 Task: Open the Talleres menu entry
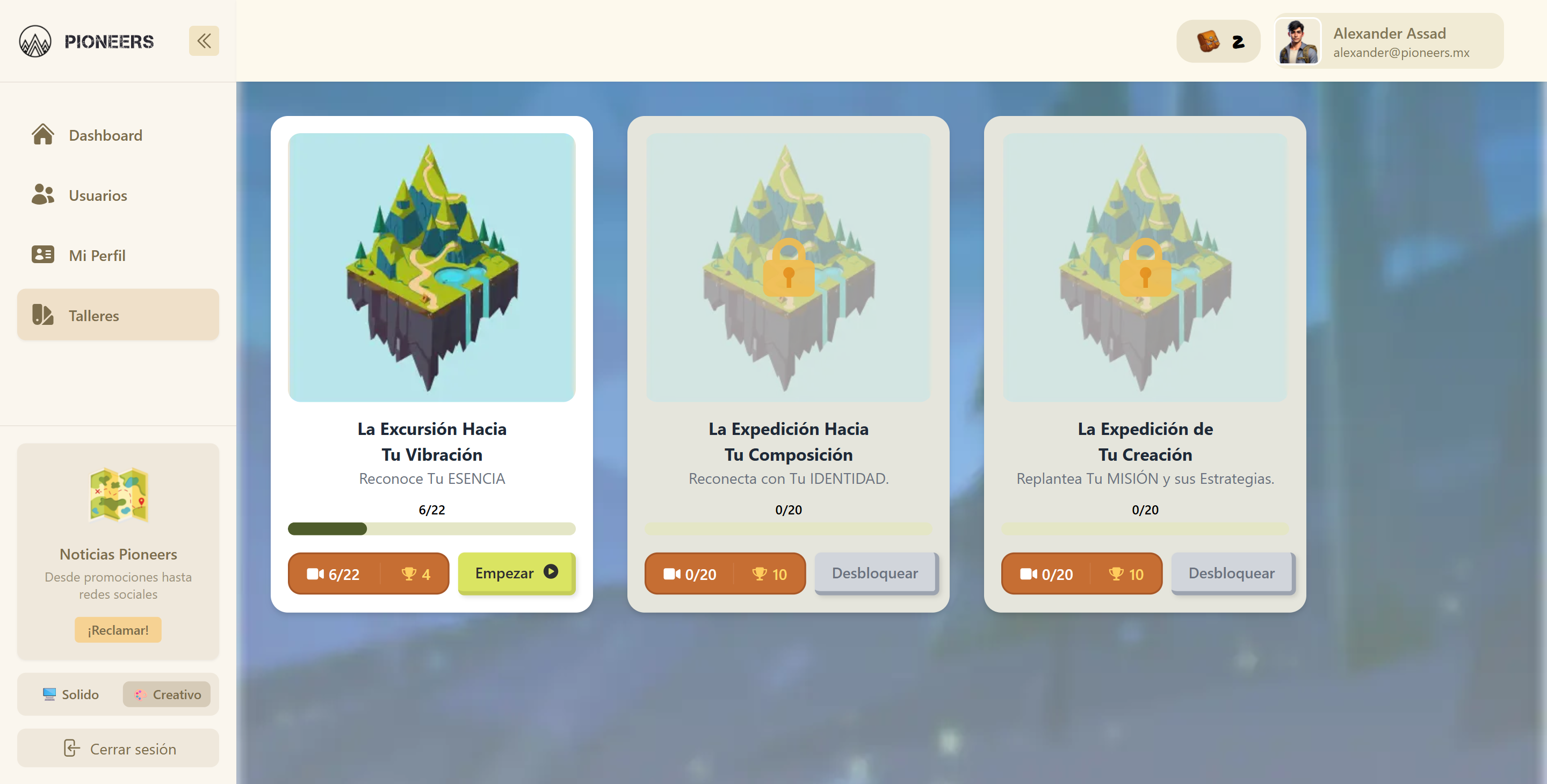click(95, 315)
